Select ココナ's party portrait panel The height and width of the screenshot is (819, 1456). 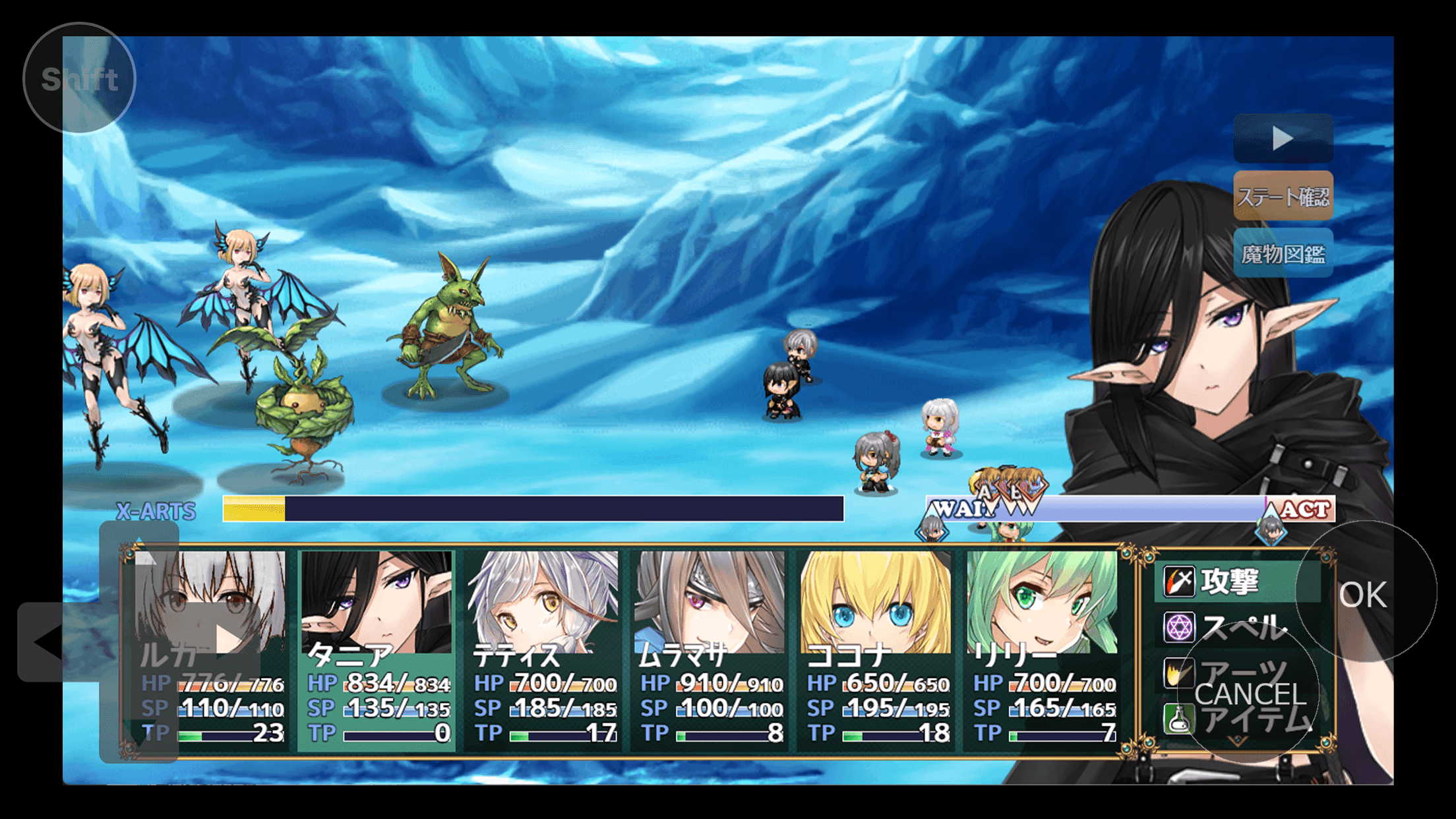coord(876,650)
